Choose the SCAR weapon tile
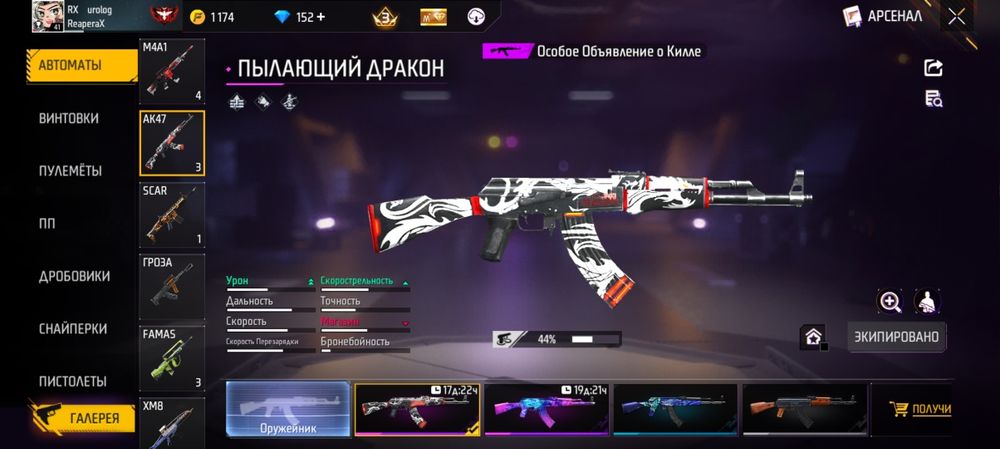The image size is (1000, 449). pos(172,215)
